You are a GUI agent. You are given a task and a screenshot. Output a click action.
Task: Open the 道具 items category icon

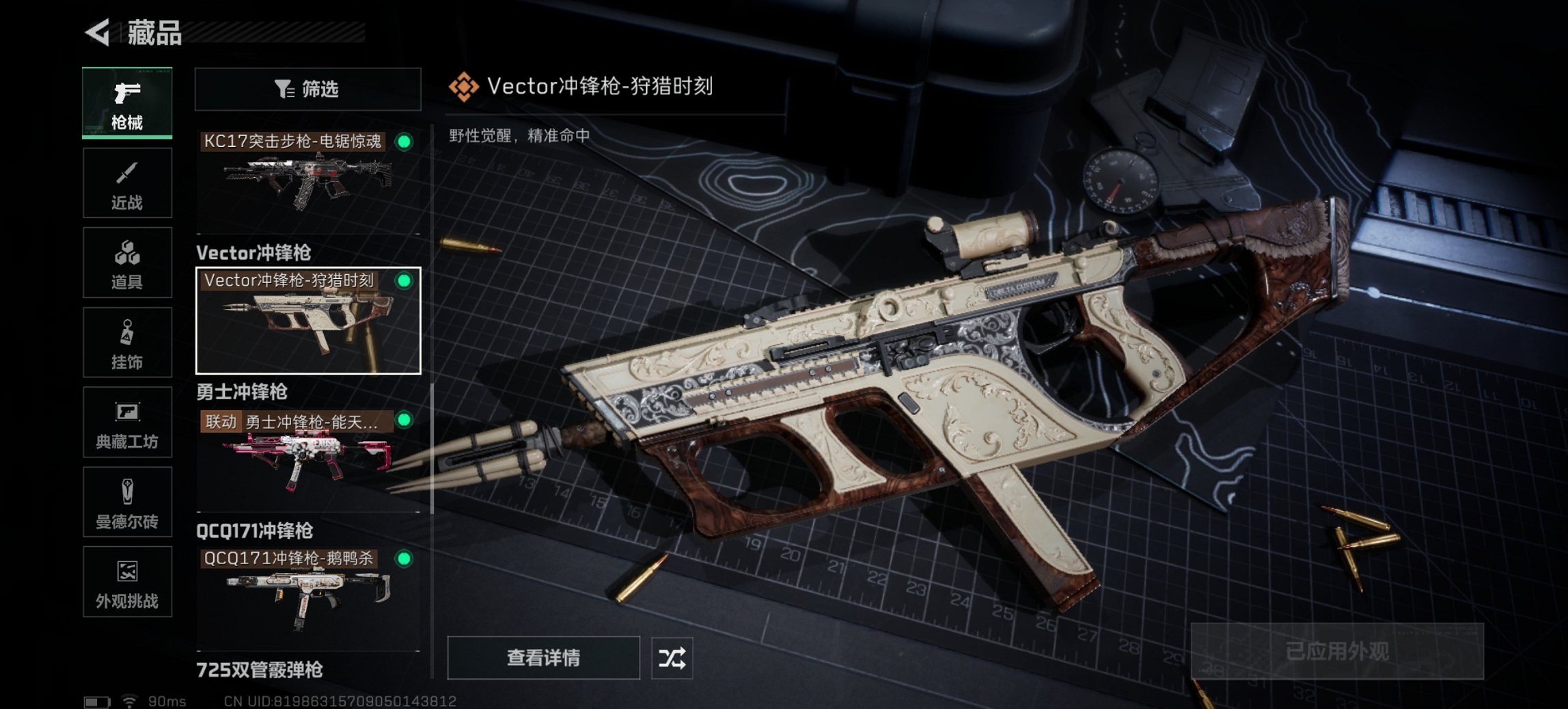127,263
